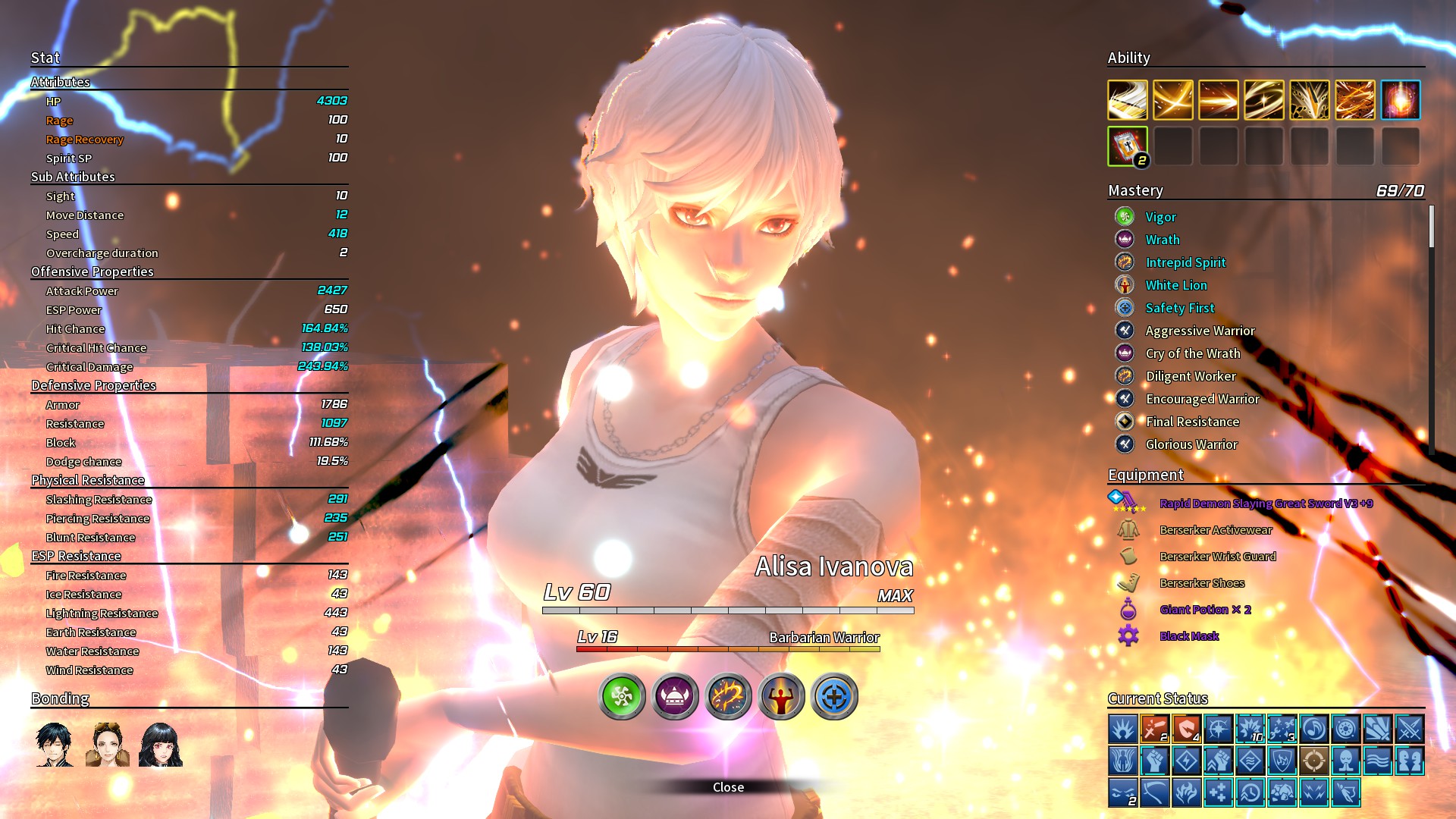Screen dimensions: 1456x819
Task: Choose the Wrath mastery in the list
Action: point(1162,240)
